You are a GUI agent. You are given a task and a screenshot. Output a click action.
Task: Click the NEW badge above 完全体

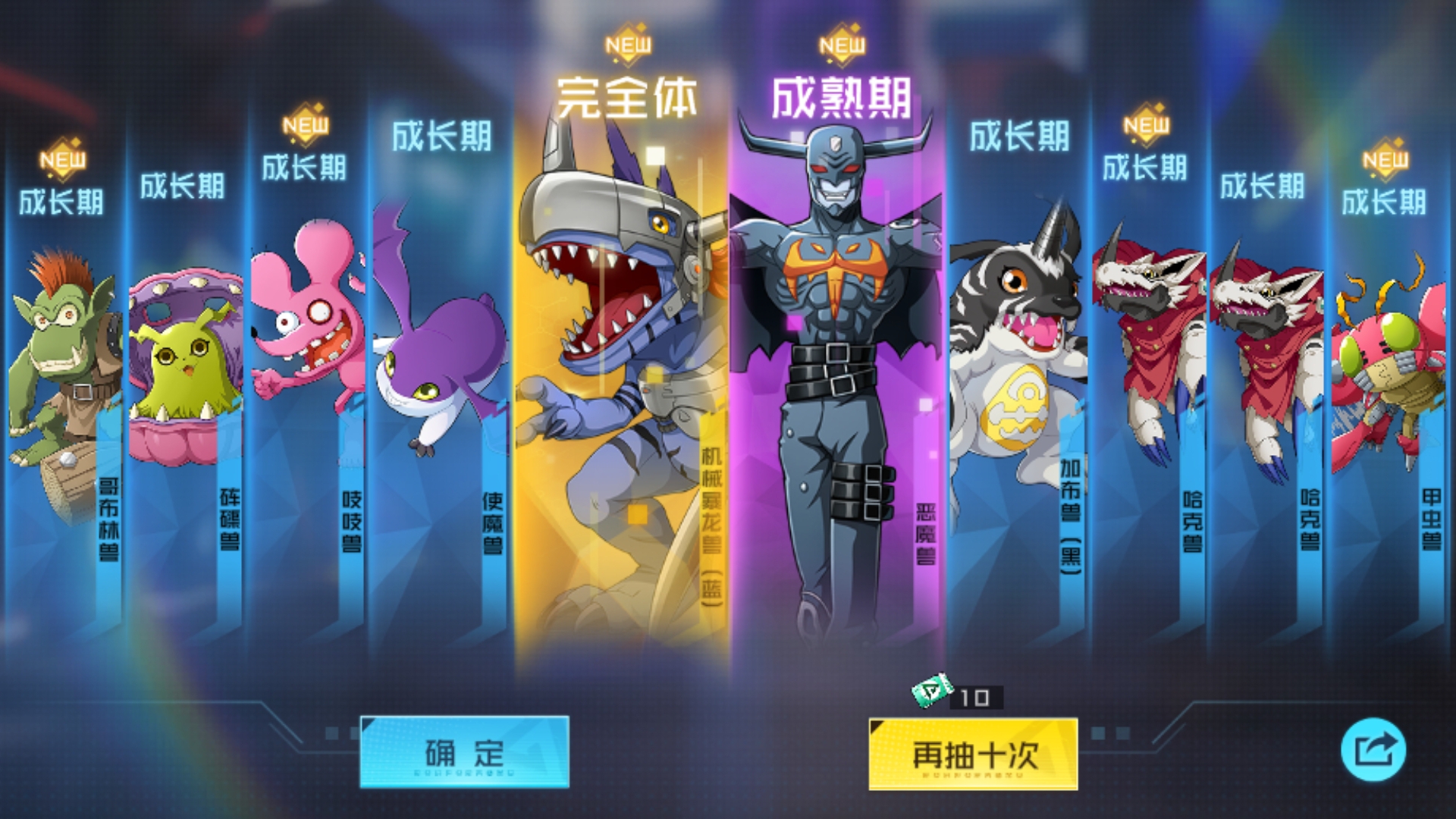[626, 45]
